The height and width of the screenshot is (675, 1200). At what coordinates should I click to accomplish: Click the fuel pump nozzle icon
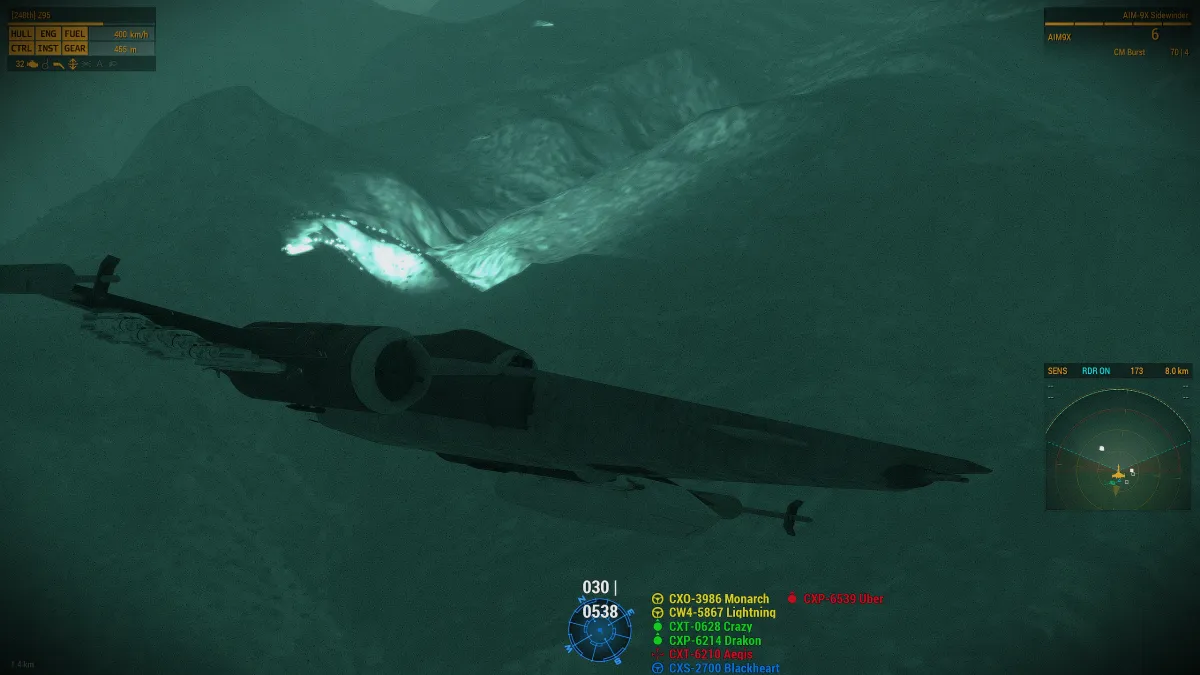(58, 64)
